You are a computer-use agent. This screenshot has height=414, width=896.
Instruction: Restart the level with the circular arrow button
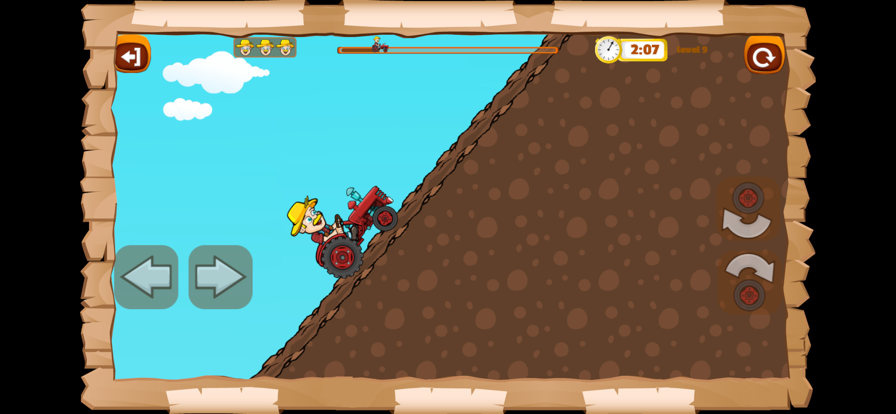click(x=763, y=56)
